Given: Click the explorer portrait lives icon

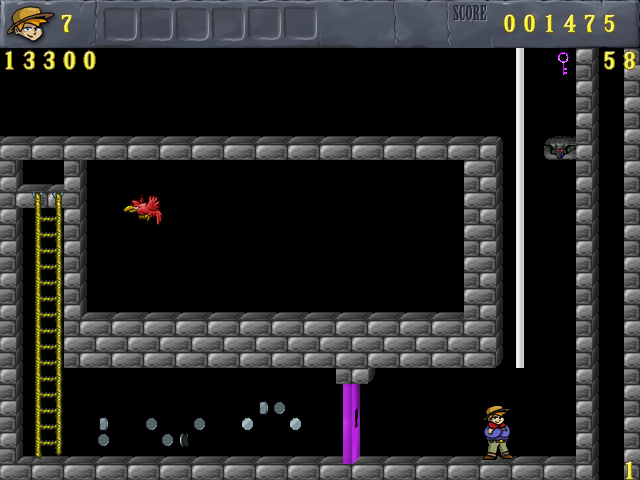Looking at the screenshot, I should (29, 21).
